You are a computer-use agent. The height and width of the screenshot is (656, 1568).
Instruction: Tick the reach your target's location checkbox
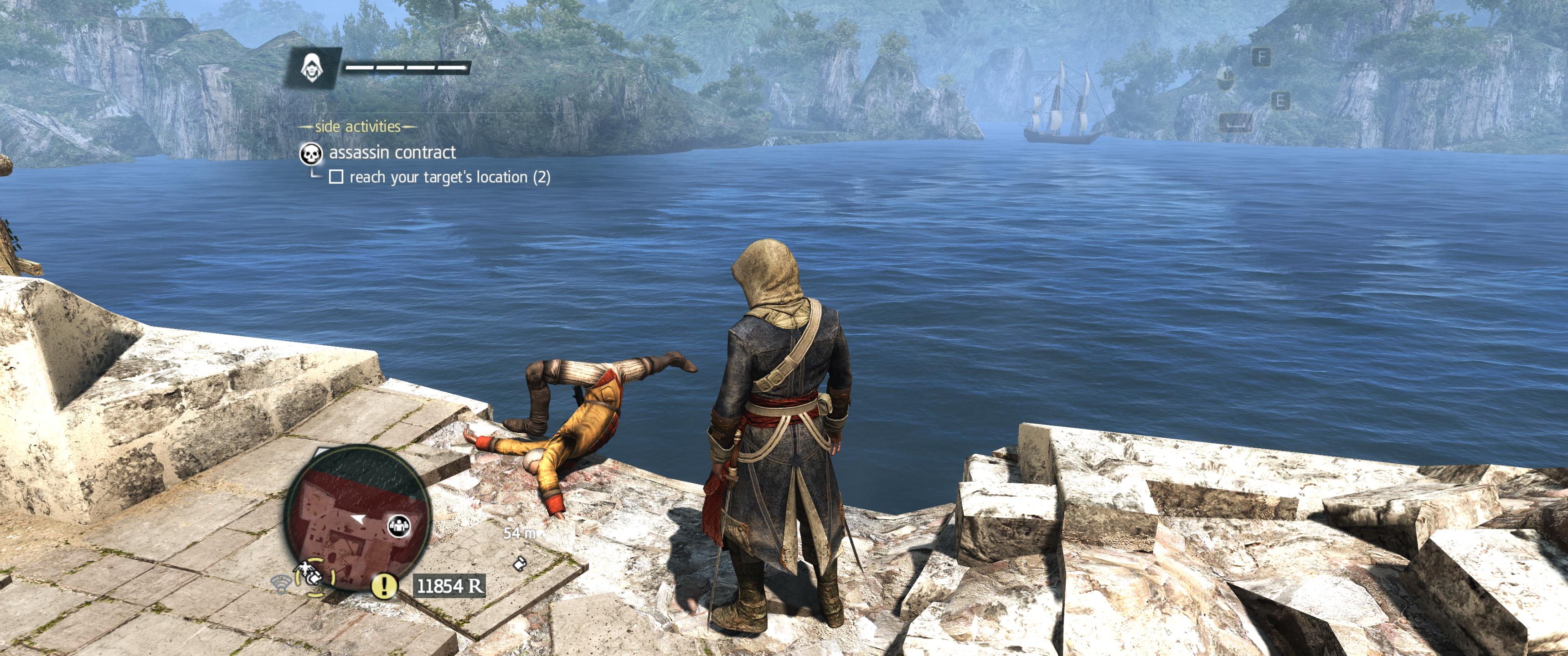tap(336, 177)
